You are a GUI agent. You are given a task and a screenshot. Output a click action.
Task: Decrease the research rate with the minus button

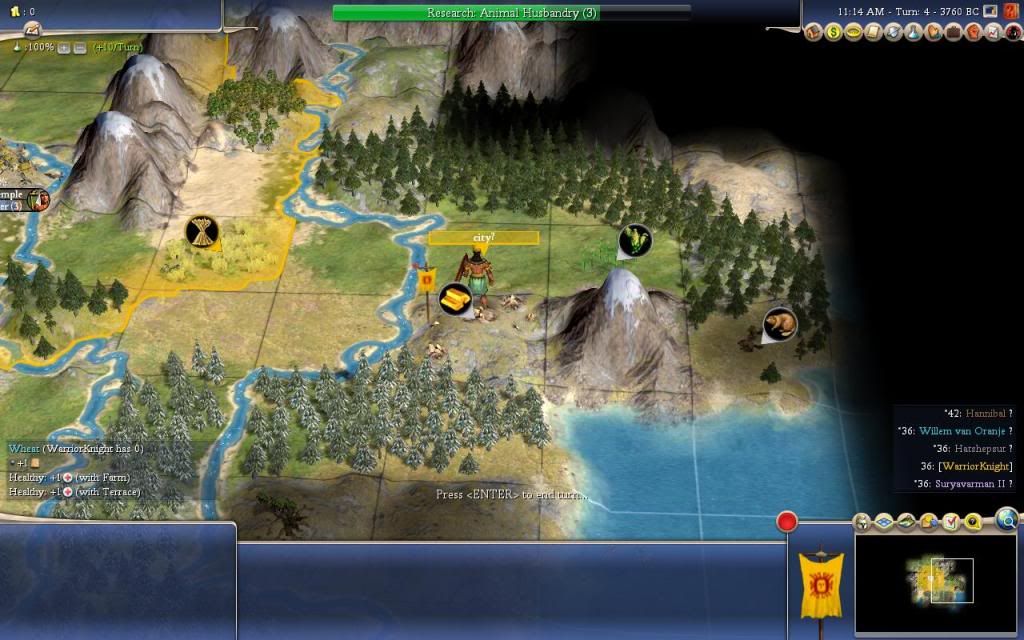[x=79, y=47]
